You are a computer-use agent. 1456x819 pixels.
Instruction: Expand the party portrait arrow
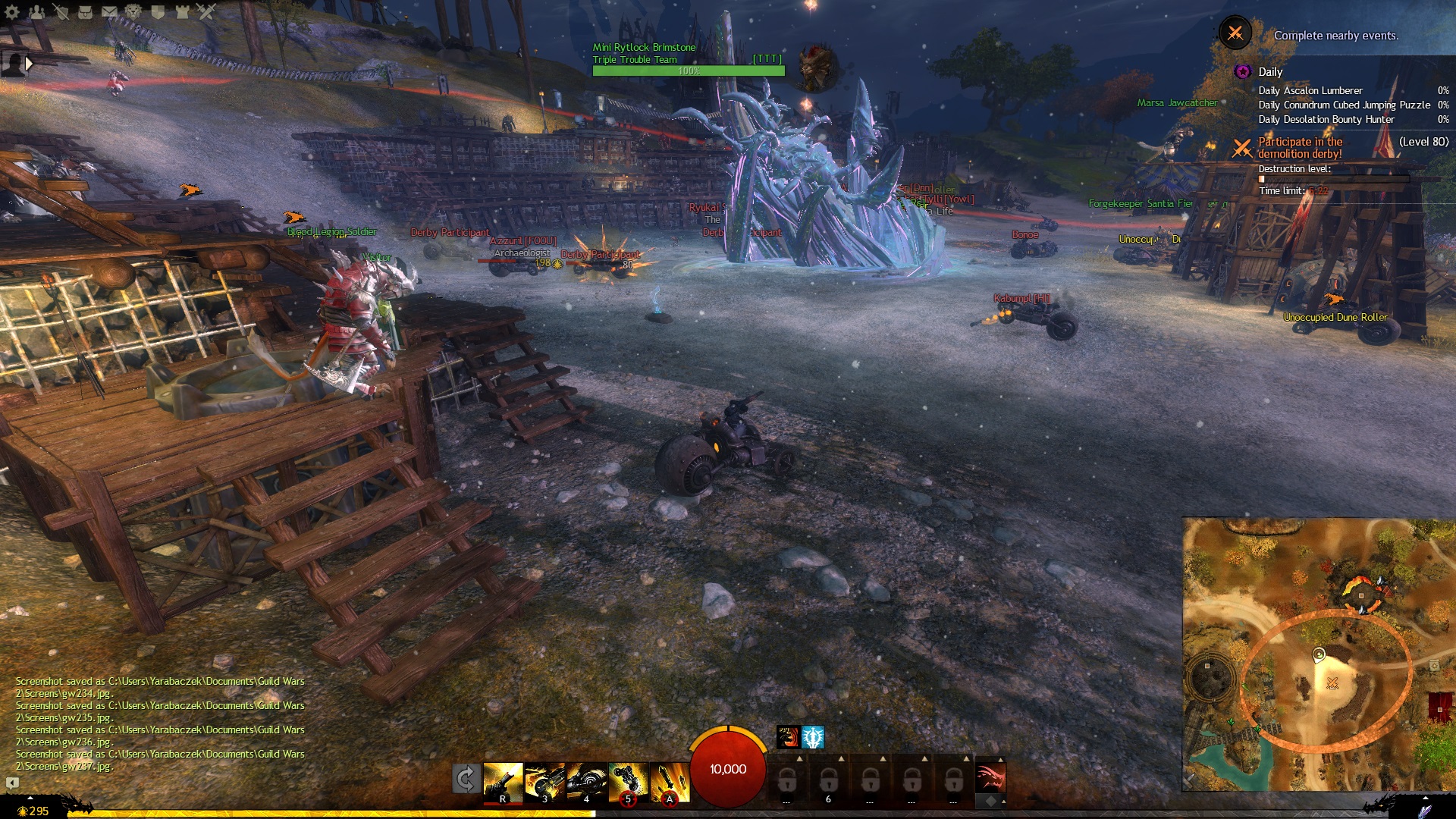[x=29, y=64]
